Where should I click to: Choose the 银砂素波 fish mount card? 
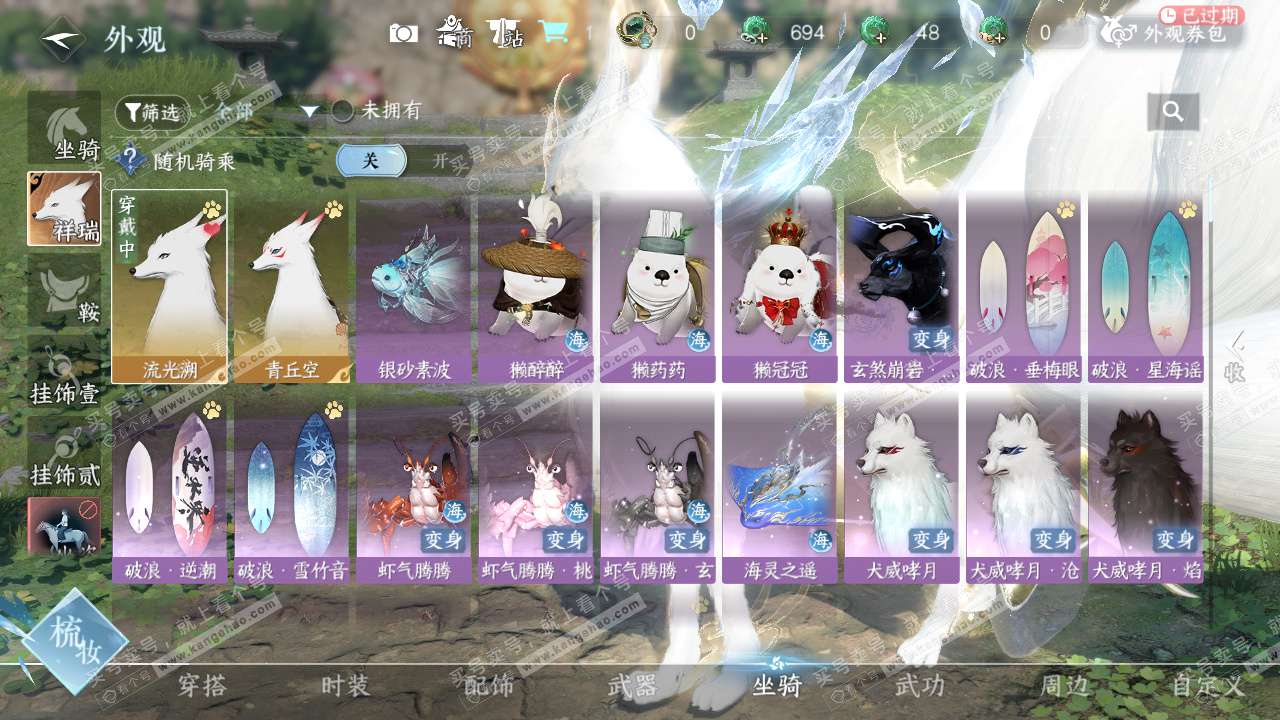coord(414,286)
